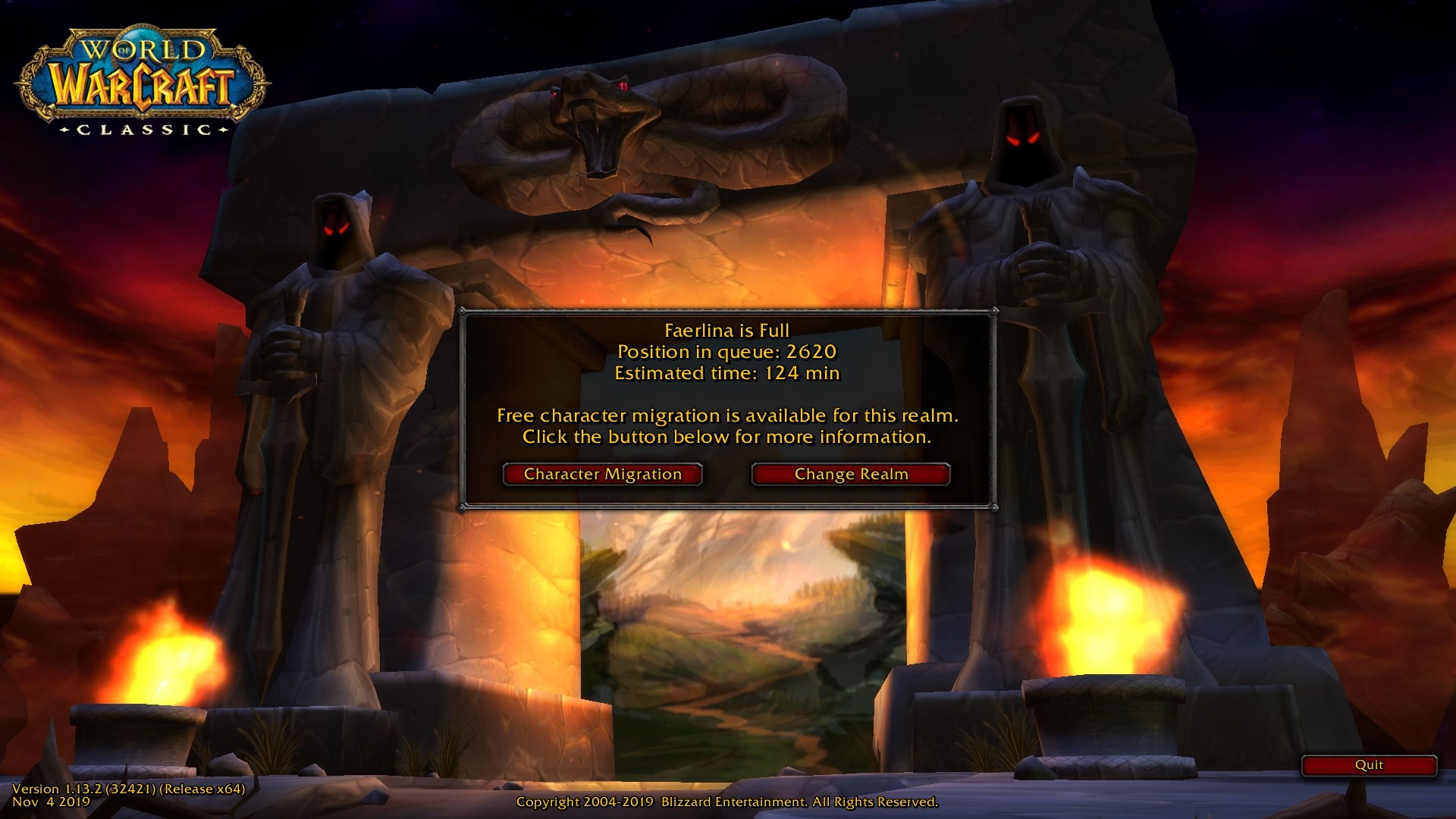Select the 'Position in queue: 2620' text
Image resolution: width=1456 pixels, height=819 pixels.
click(x=726, y=352)
